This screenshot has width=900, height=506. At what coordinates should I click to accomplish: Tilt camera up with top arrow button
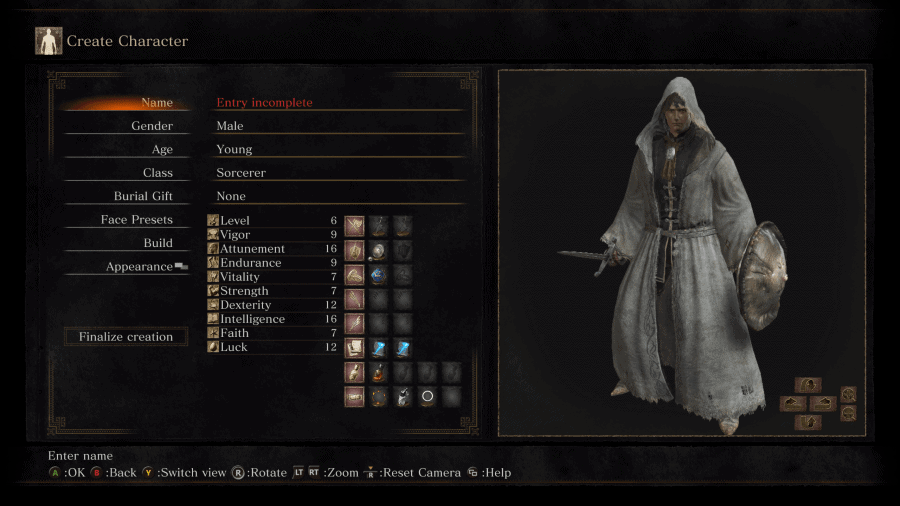[808, 385]
